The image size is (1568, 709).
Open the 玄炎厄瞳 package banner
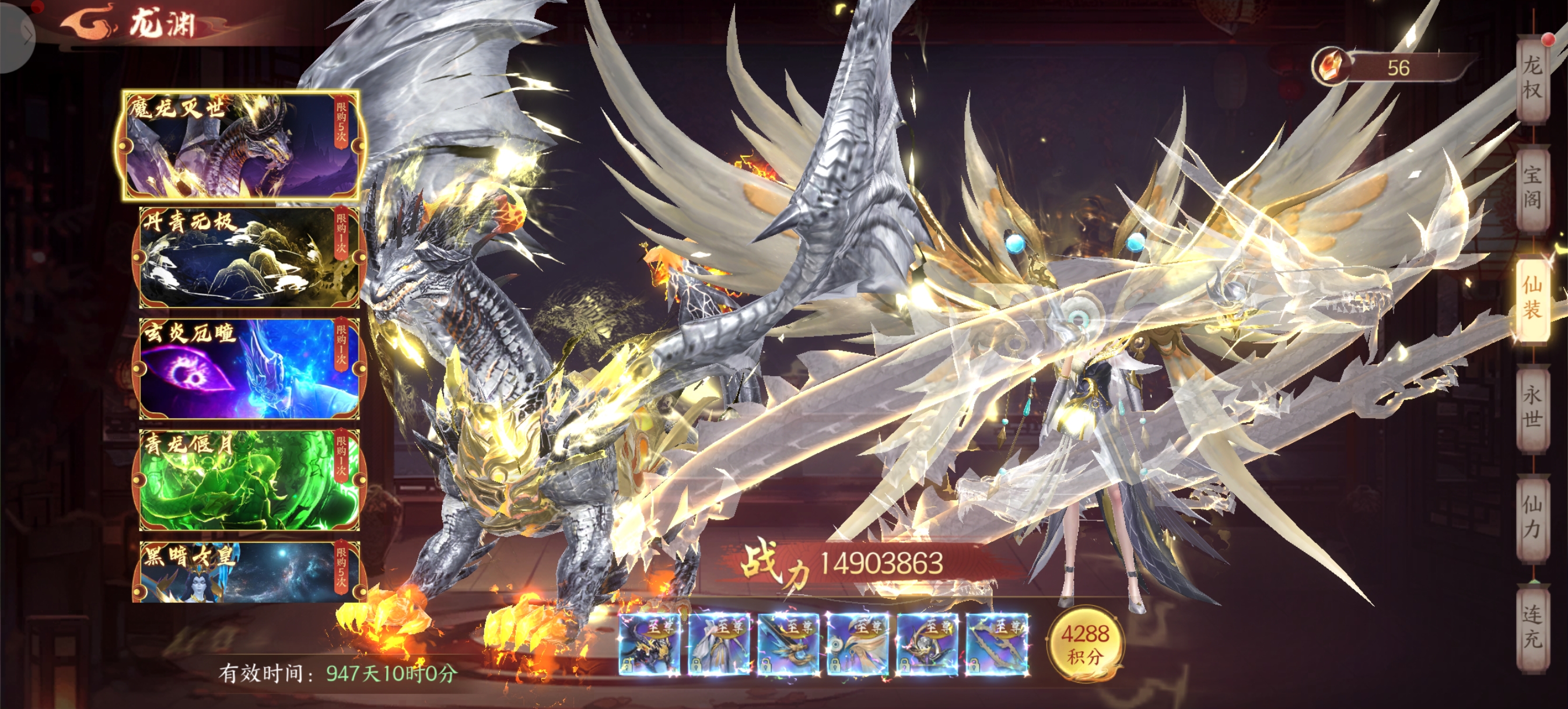point(249,369)
